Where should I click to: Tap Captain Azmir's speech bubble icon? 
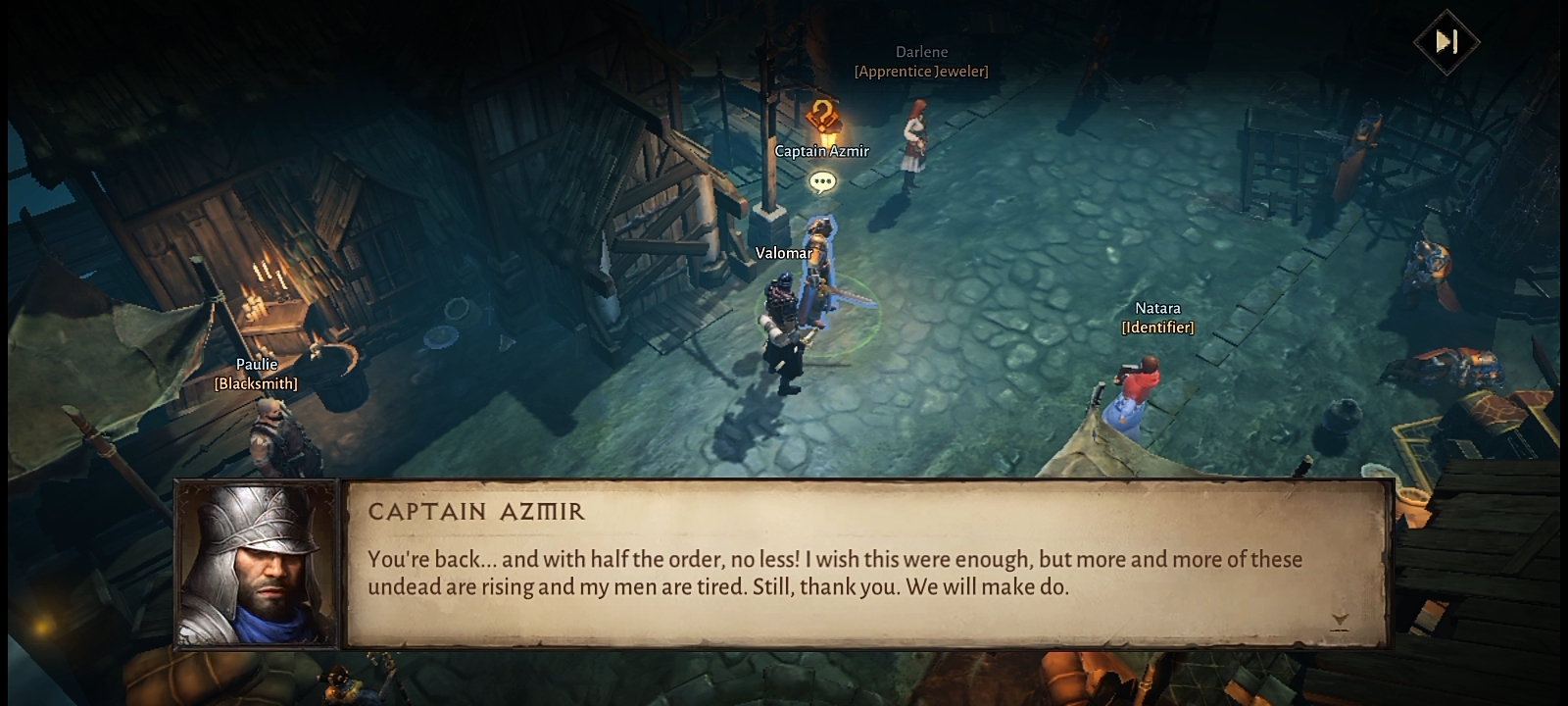822,181
